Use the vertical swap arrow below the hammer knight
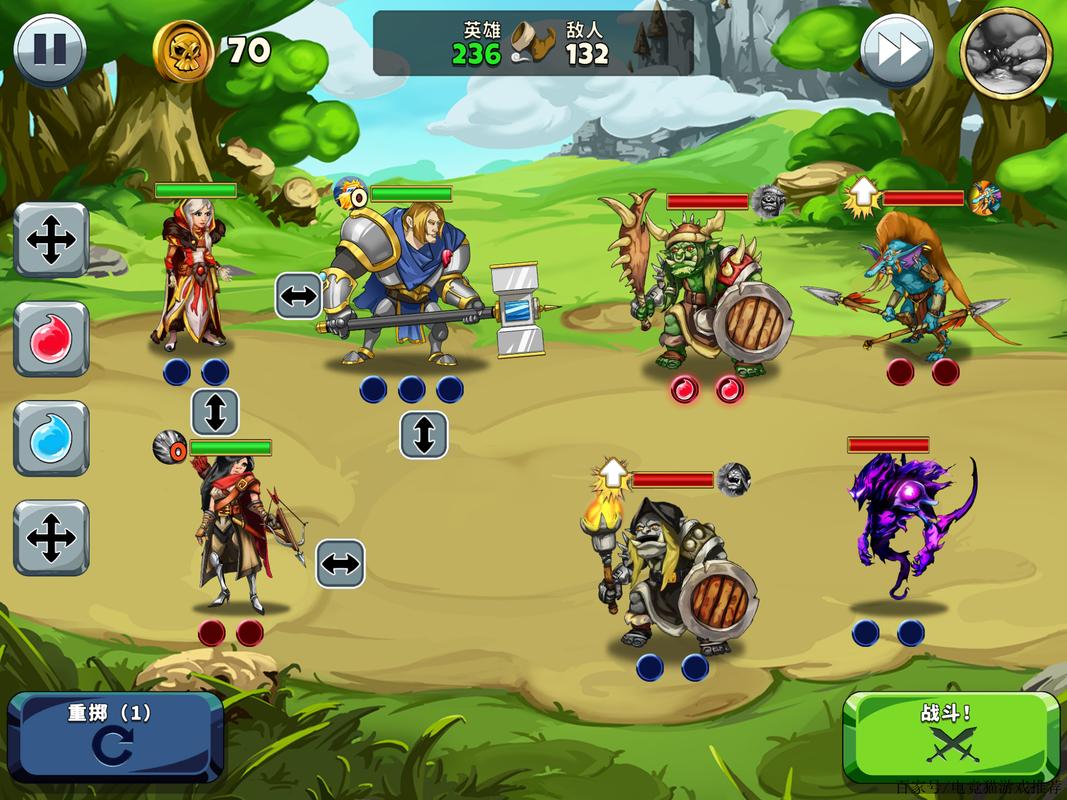Image resolution: width=1067 pixels, height=800 pixels. (x=423, y=434)
